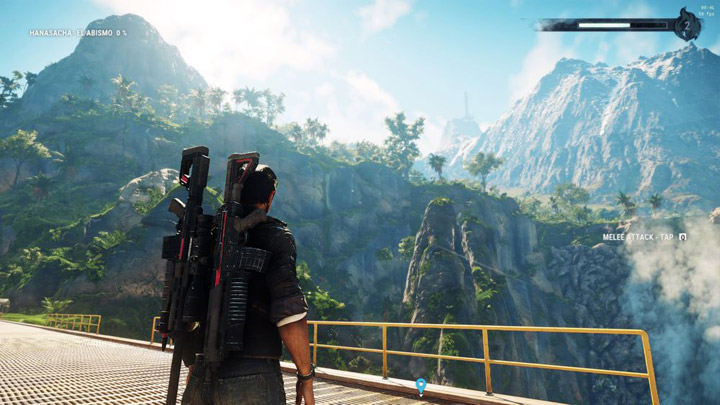
Task: Click the blue waypoint map marker
Action: point(421,385)
